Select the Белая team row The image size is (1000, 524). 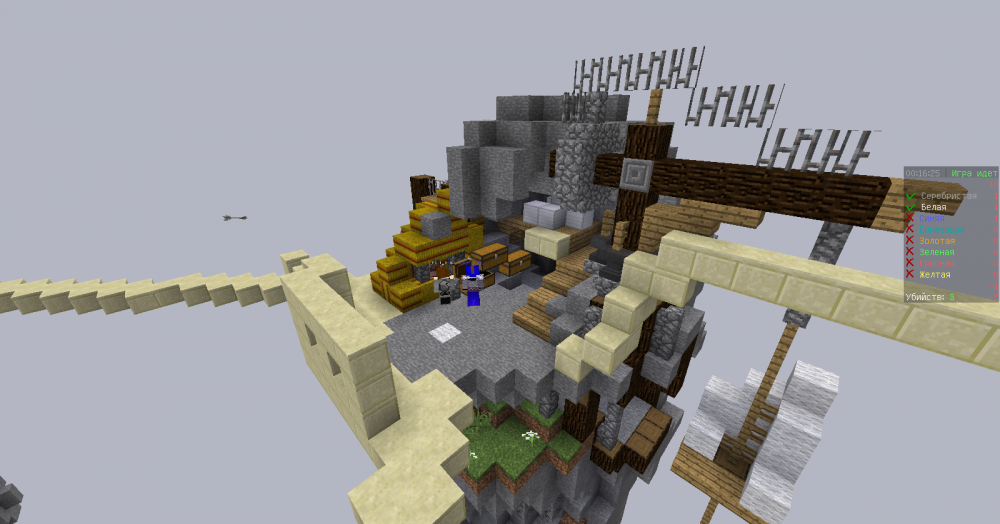coord(933,207)
